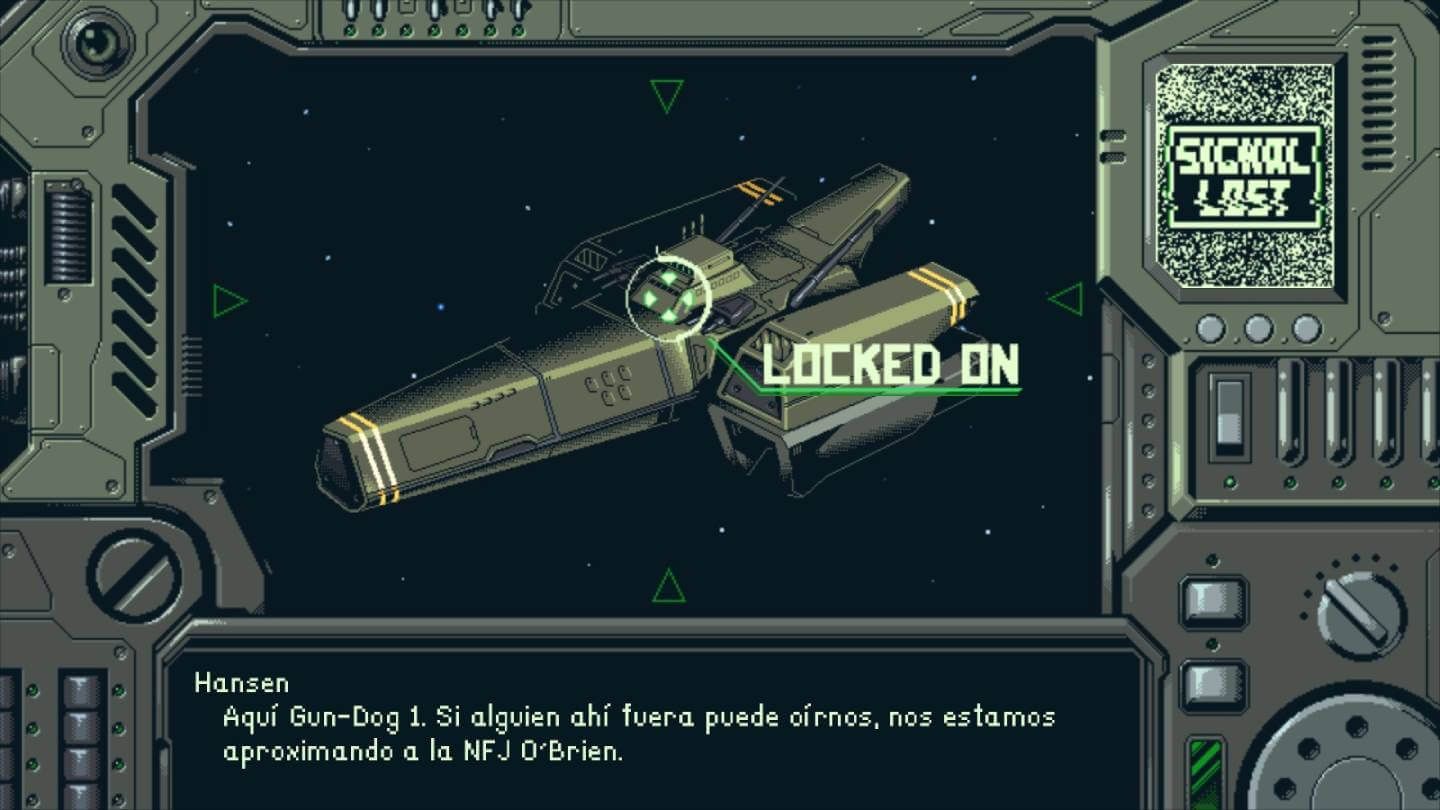Image resolution: width=1440 pixels, height=810 pixels.
Task: Click the camera lens in the top-left panel
Action: click(x=96, y=44)
